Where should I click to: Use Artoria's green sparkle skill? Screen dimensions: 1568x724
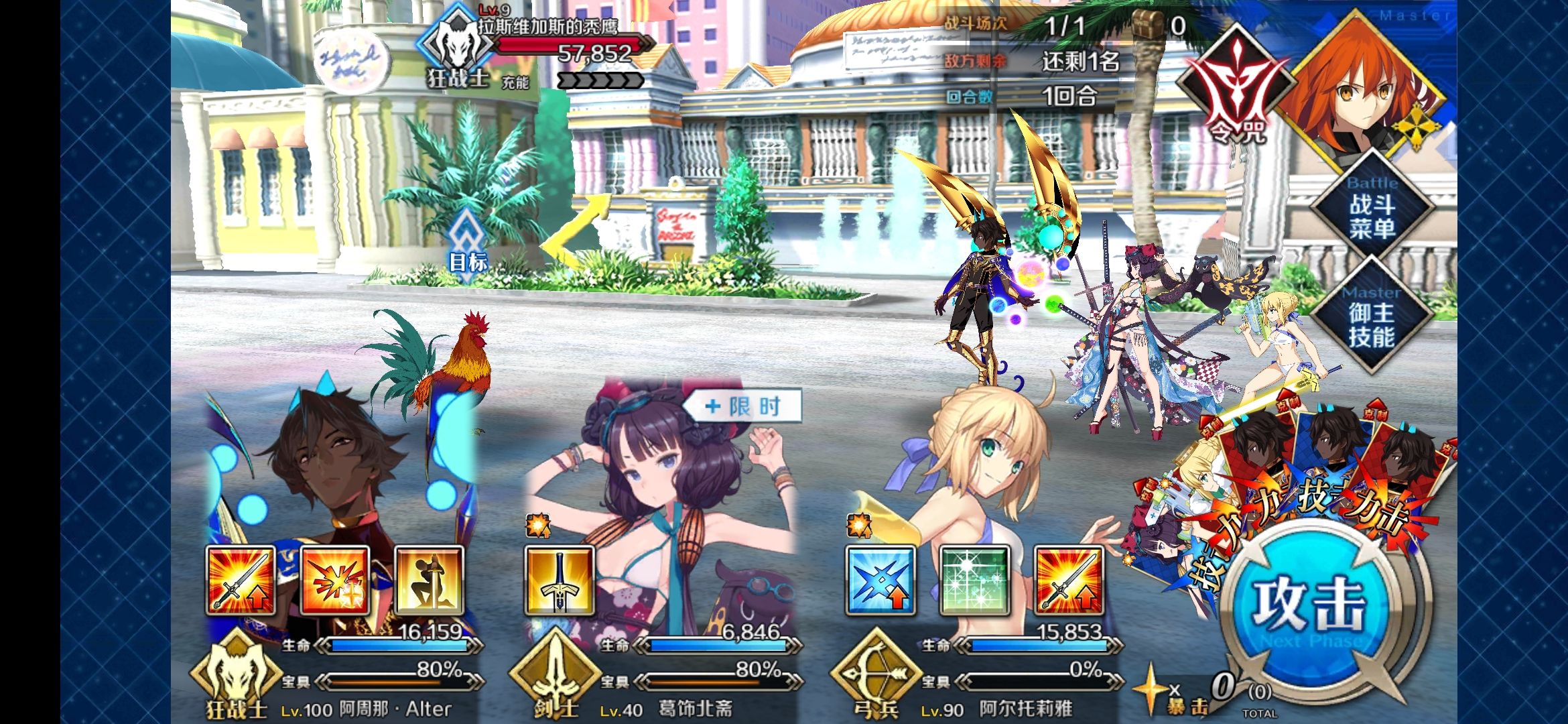[x=974, y=581]
